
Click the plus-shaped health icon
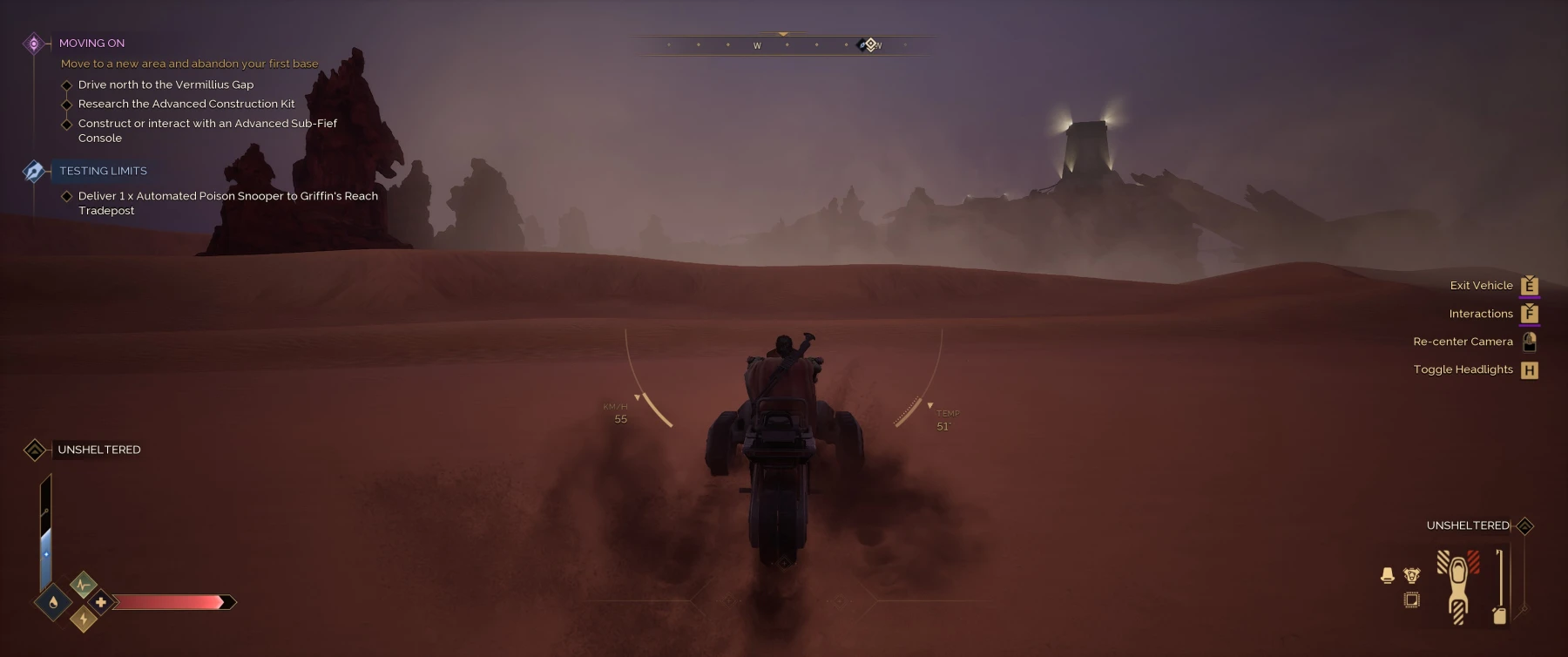pyautogui.click(x=101, y=602)
